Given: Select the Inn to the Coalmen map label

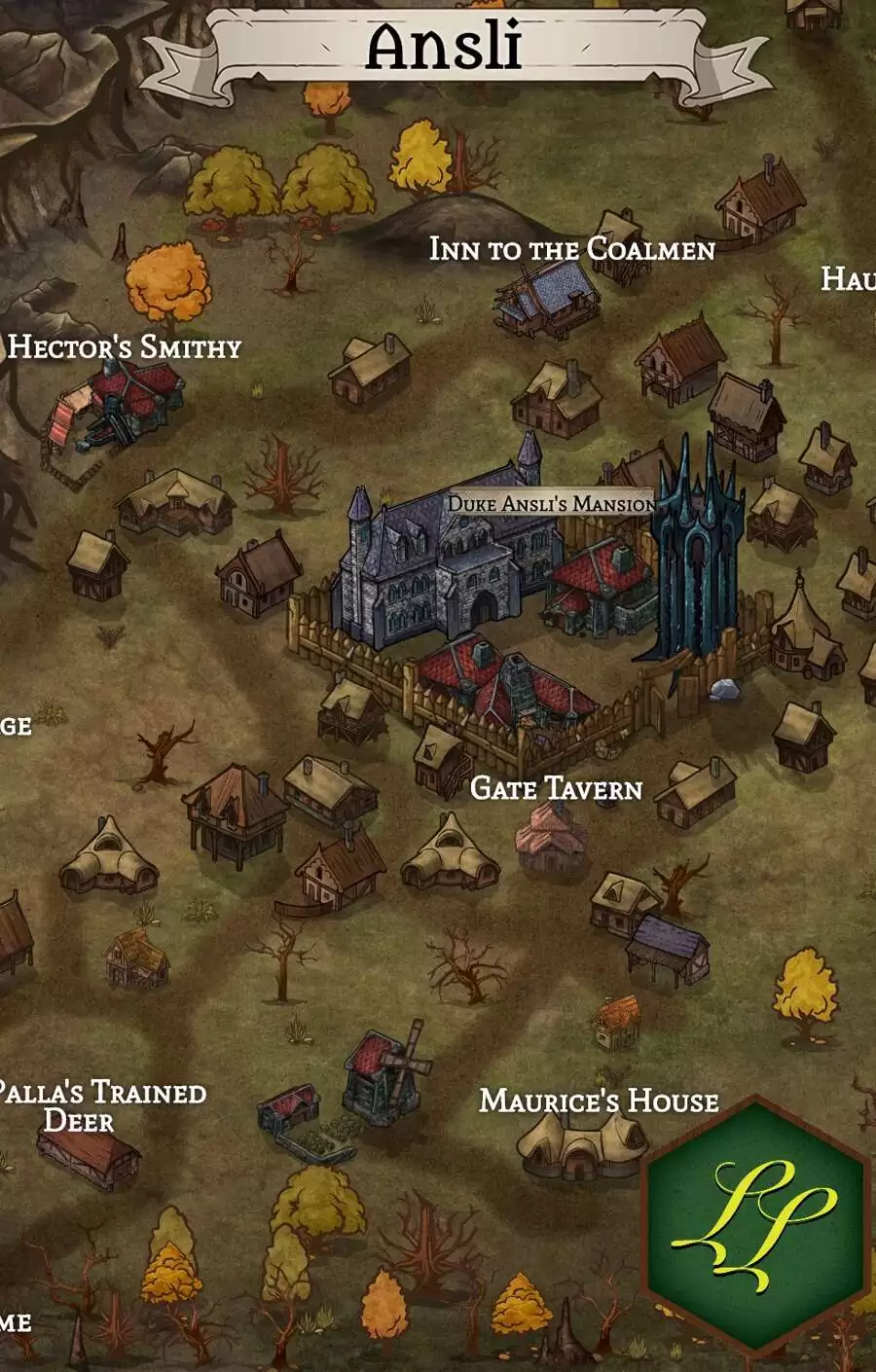Looking at the screenshot, I should point(572,249).
